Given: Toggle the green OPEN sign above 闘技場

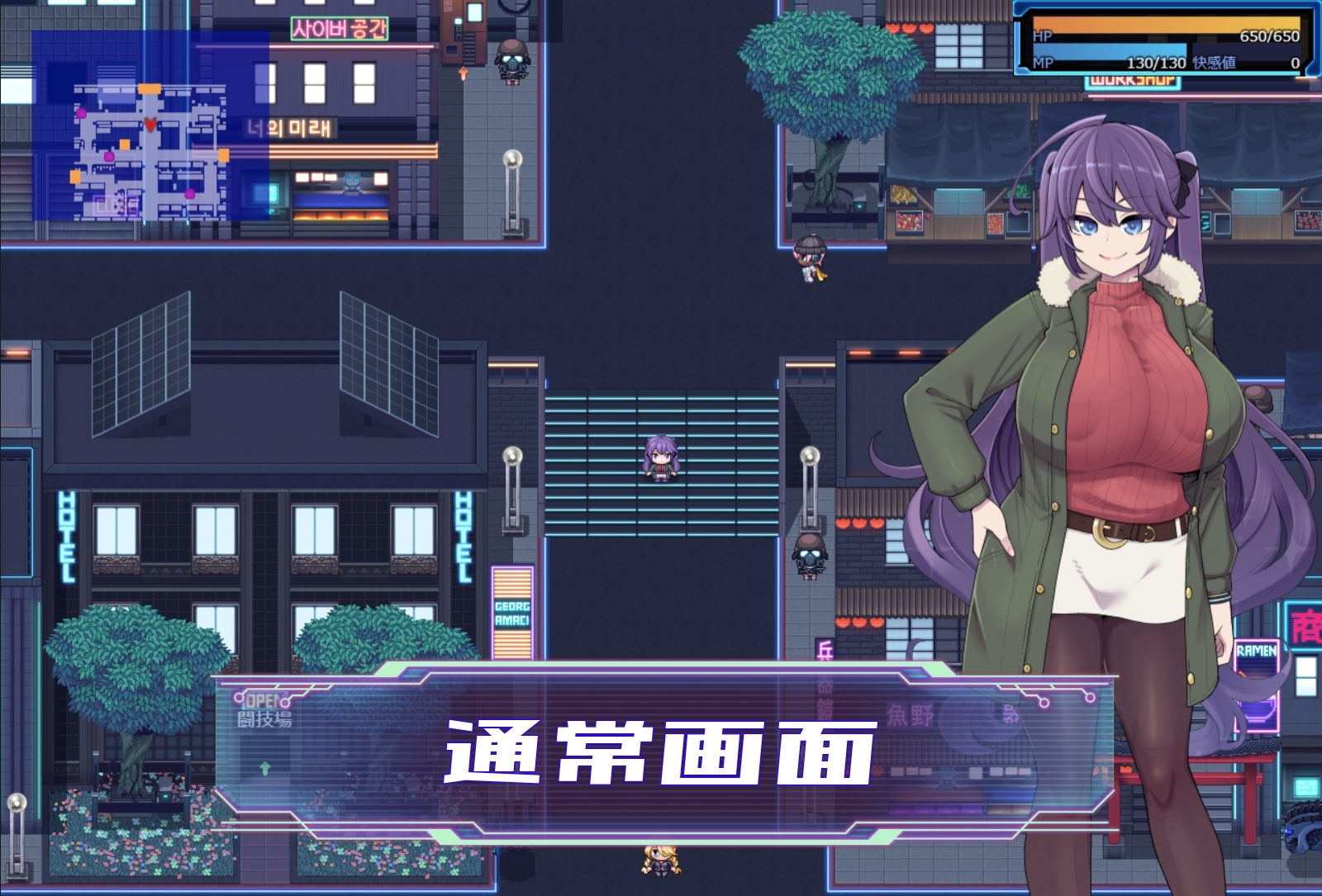Looking at the screenshot, I should pyautogui.click(x=264, y=699).
